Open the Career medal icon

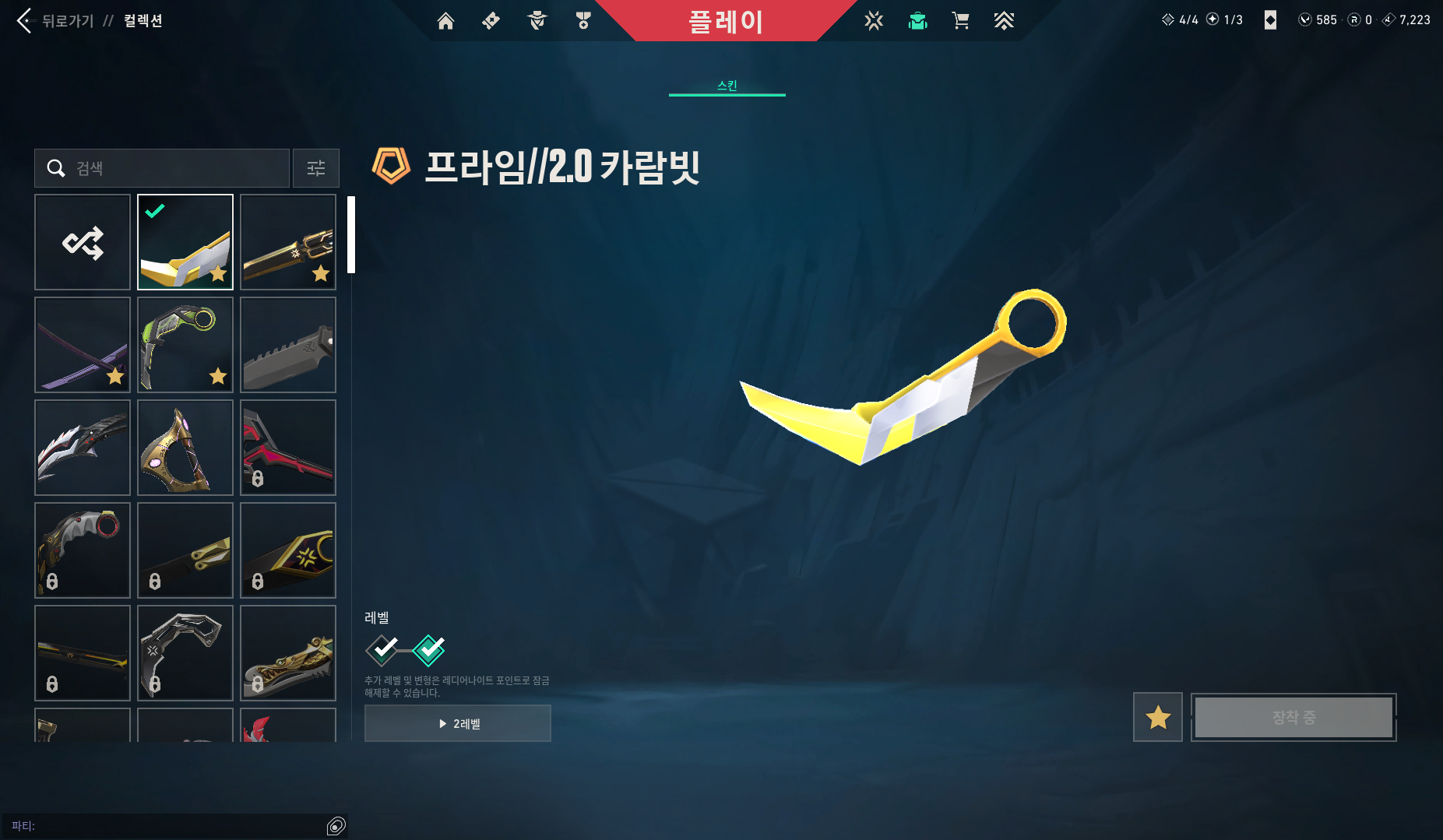pyautogui.click(x=583, y=21)
